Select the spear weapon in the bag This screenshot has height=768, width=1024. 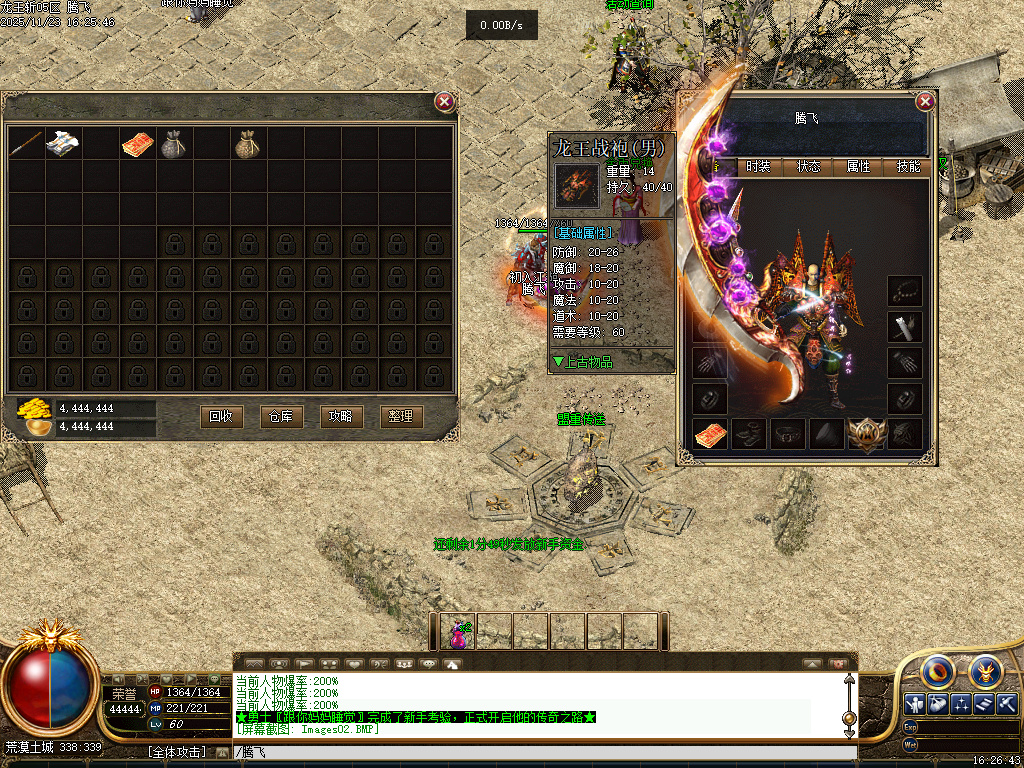click(26, 144)
